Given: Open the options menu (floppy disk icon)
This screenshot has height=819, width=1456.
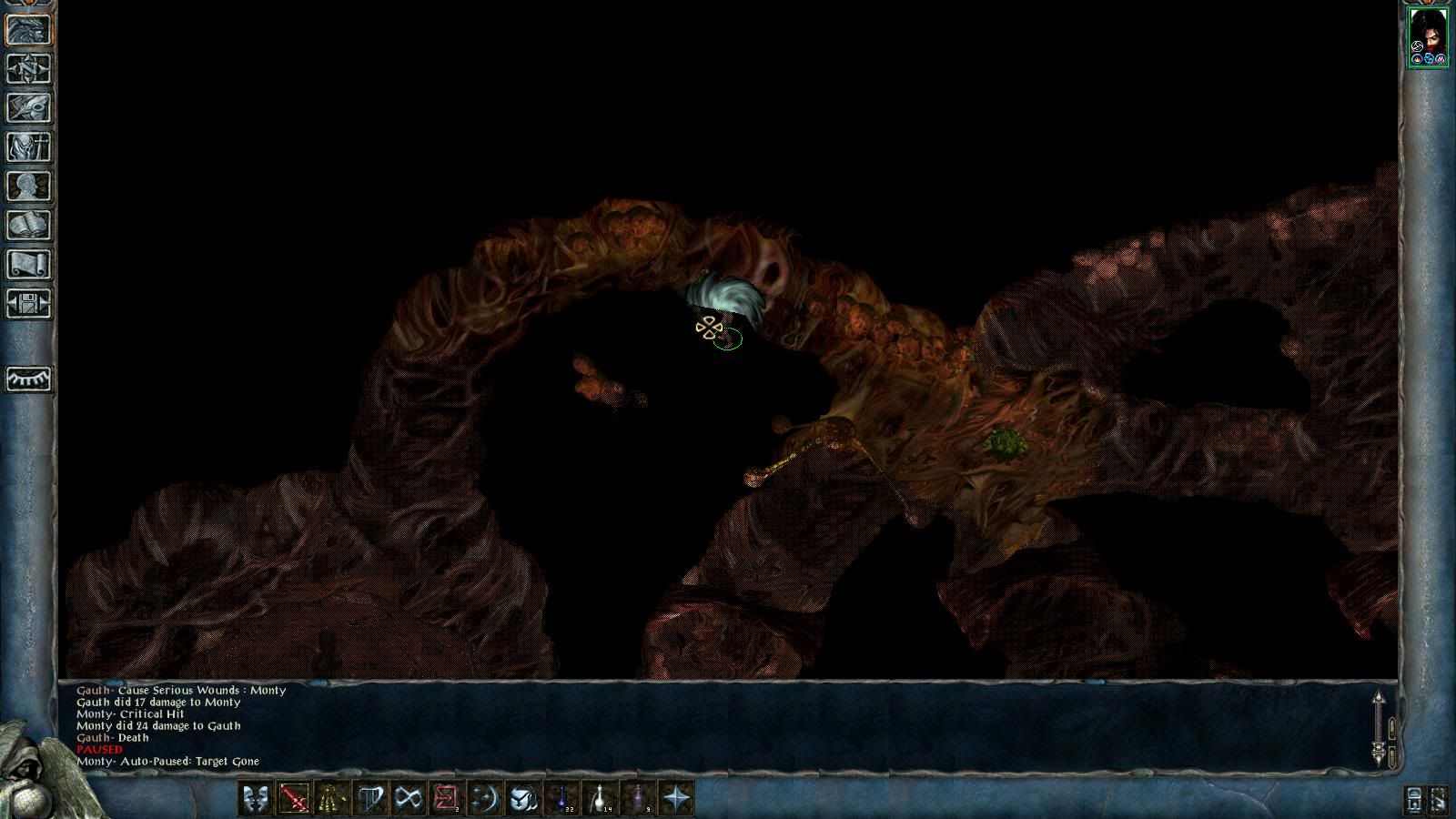Looking at the screenshot, I should 29,304.
